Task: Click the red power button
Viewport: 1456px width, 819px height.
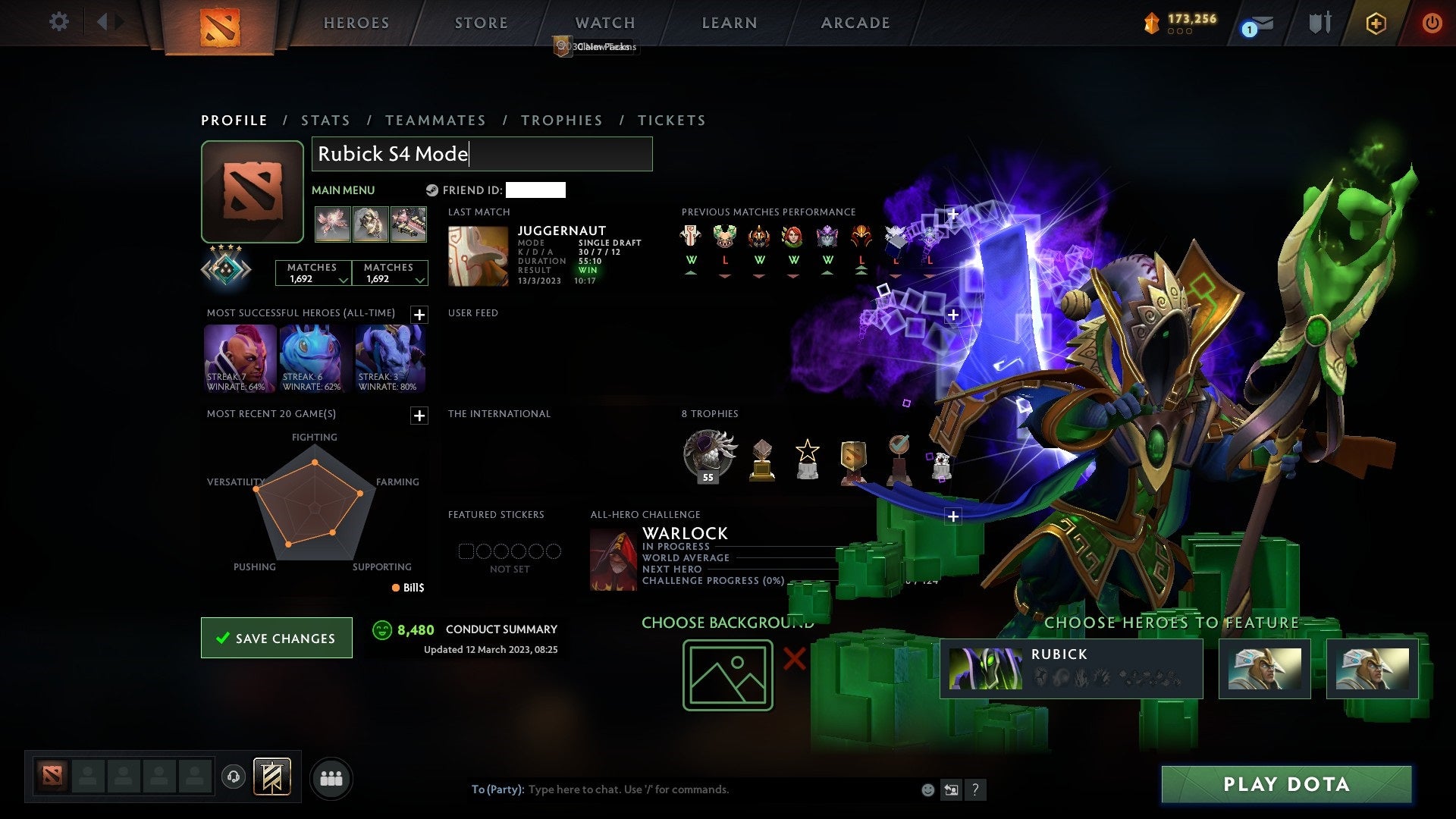Action: (x=1433, y=24)
